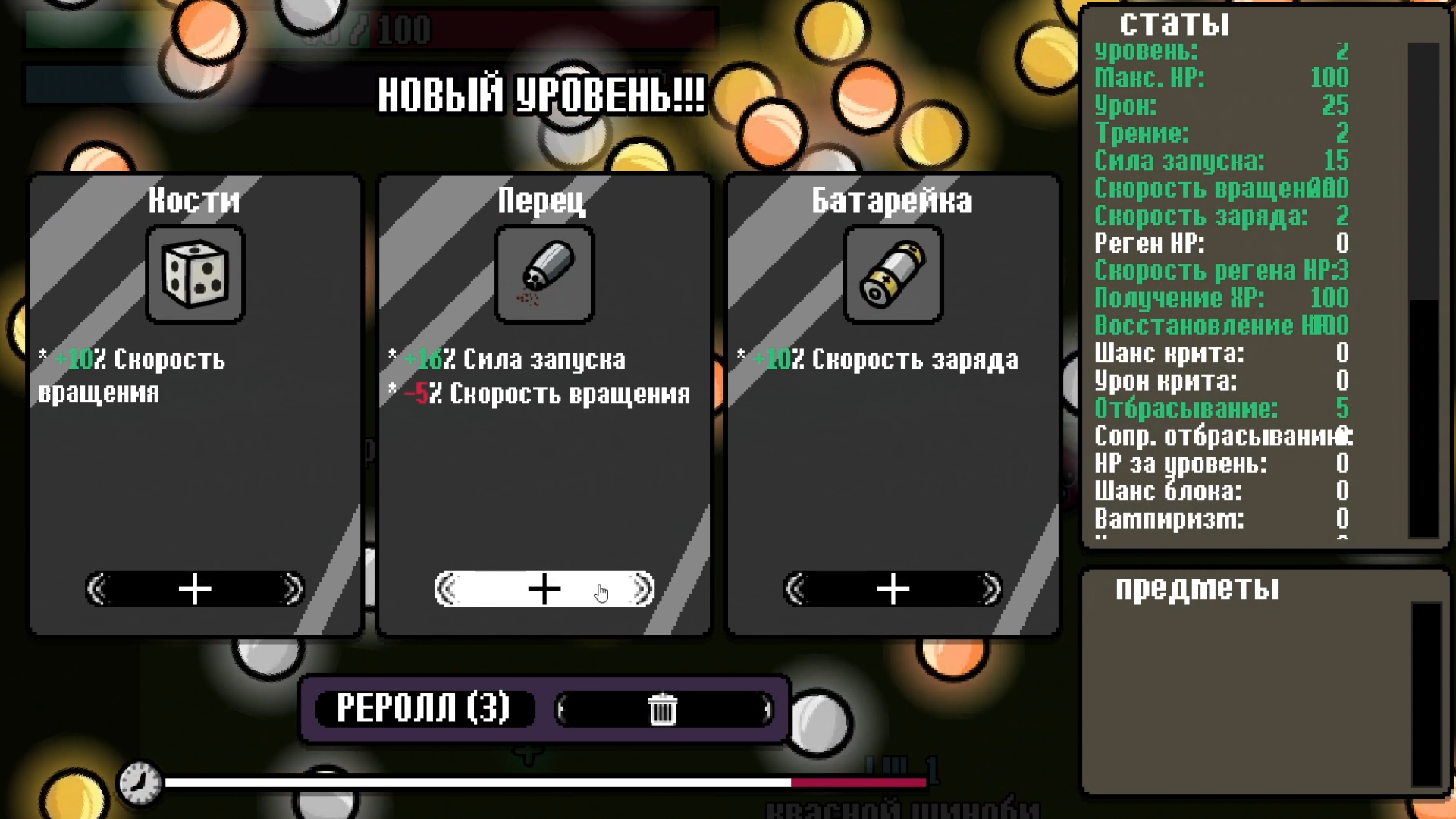Screen dimensions: 1456x819
Task: Select the dice icon on the Кости card
Action: [194, 275]
